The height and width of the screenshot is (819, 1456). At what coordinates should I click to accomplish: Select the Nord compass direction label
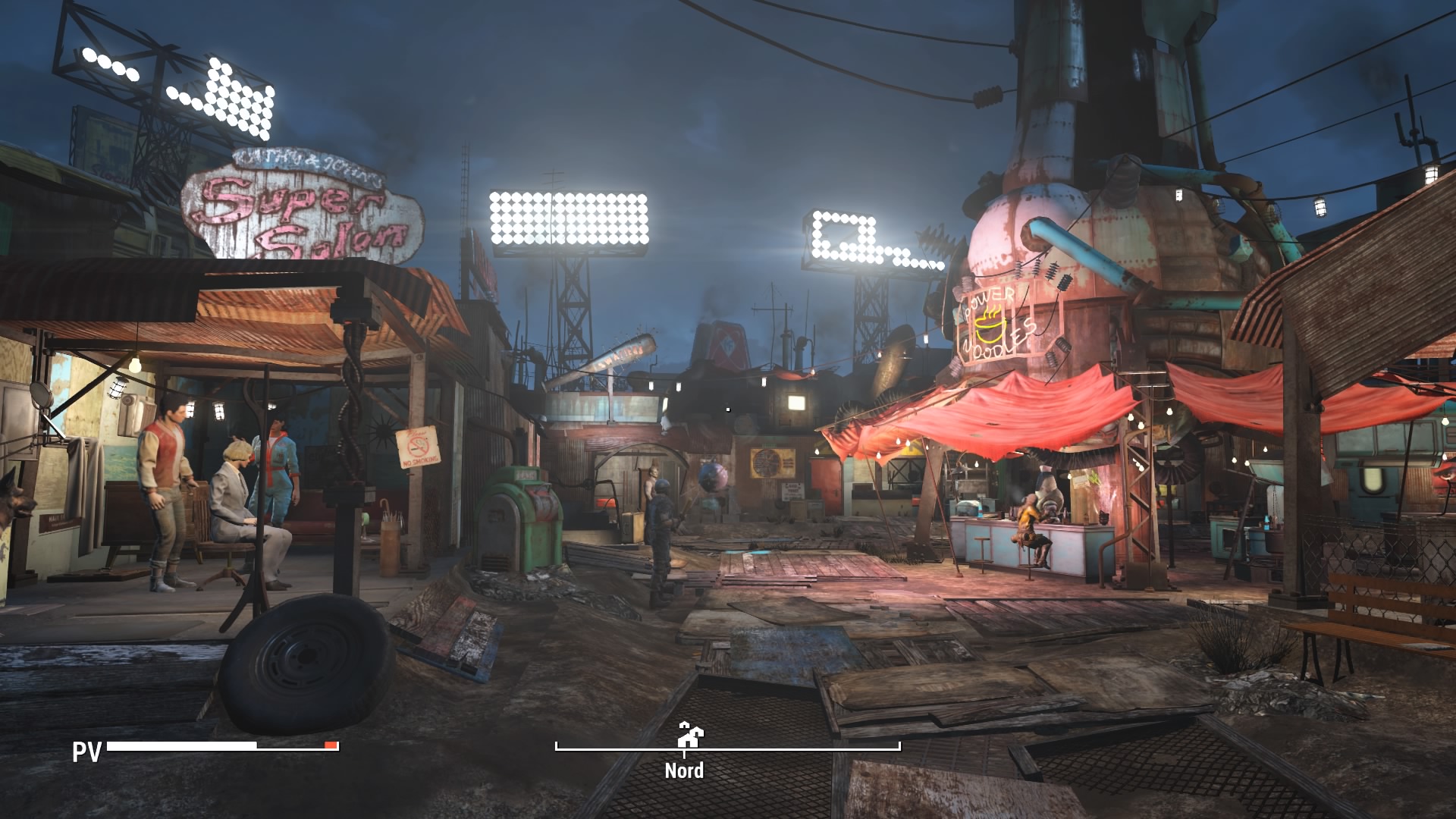(x=684, y=770)
